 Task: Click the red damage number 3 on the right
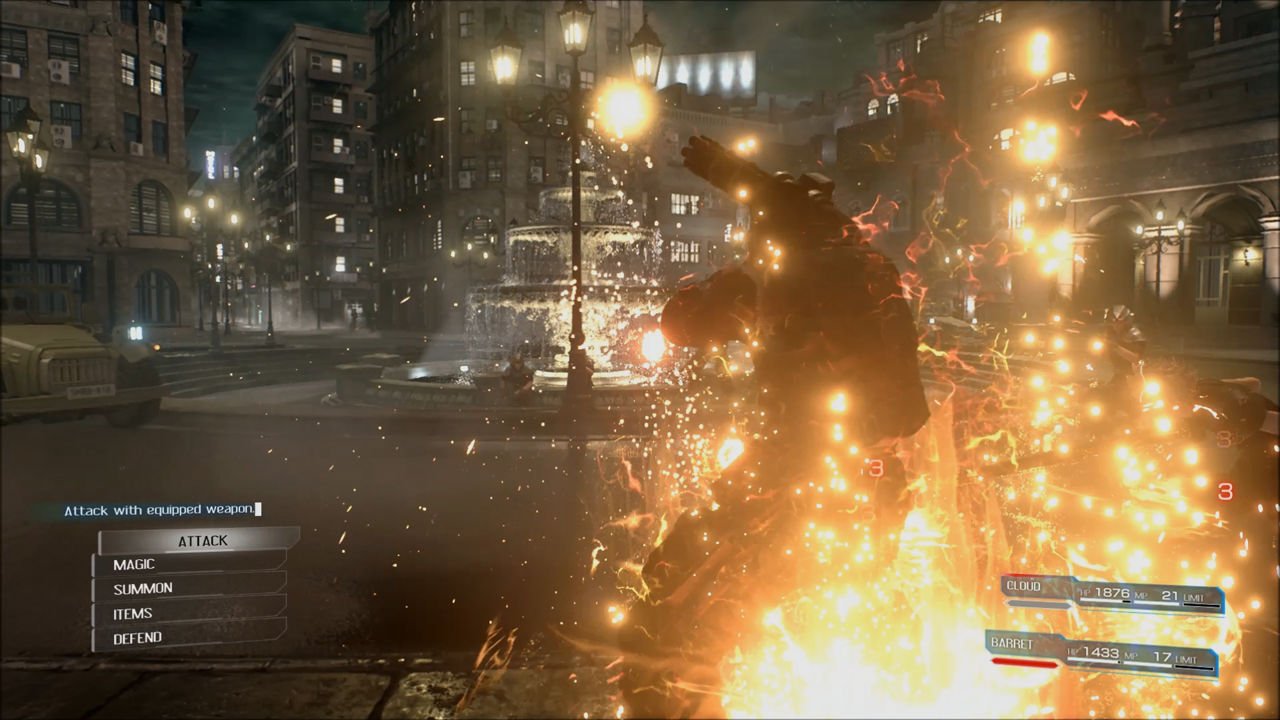(x=1224, y=492)
